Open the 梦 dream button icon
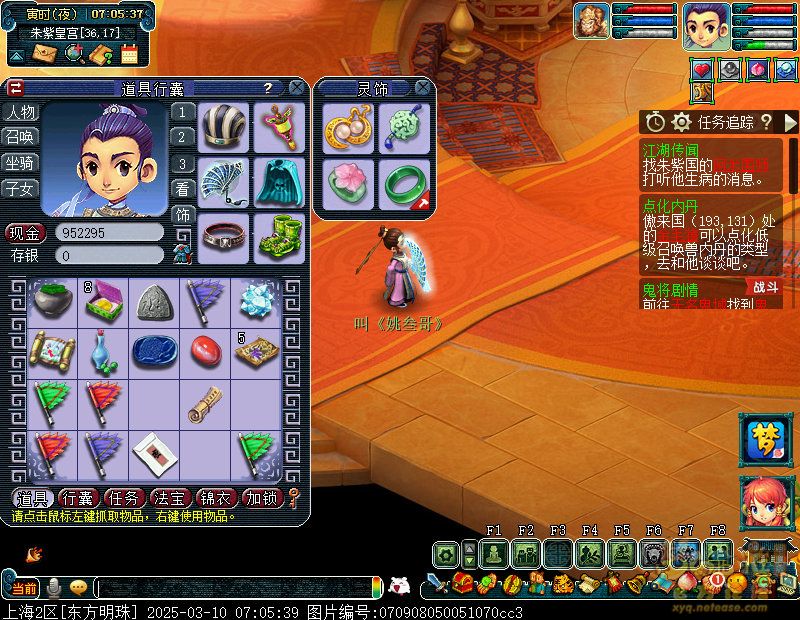 pos(766,440)
